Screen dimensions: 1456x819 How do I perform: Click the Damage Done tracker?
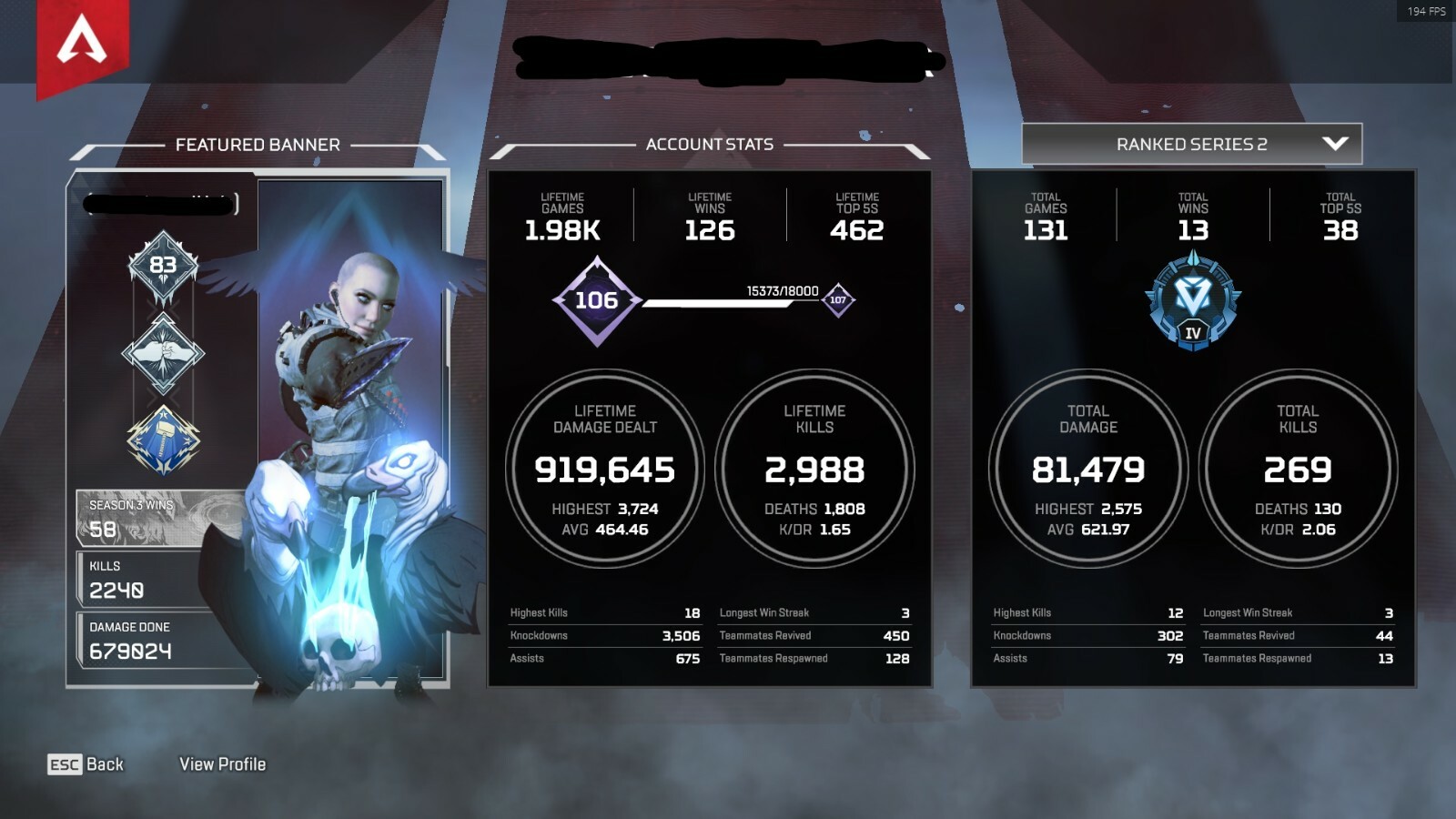click(x=159, y=641)
